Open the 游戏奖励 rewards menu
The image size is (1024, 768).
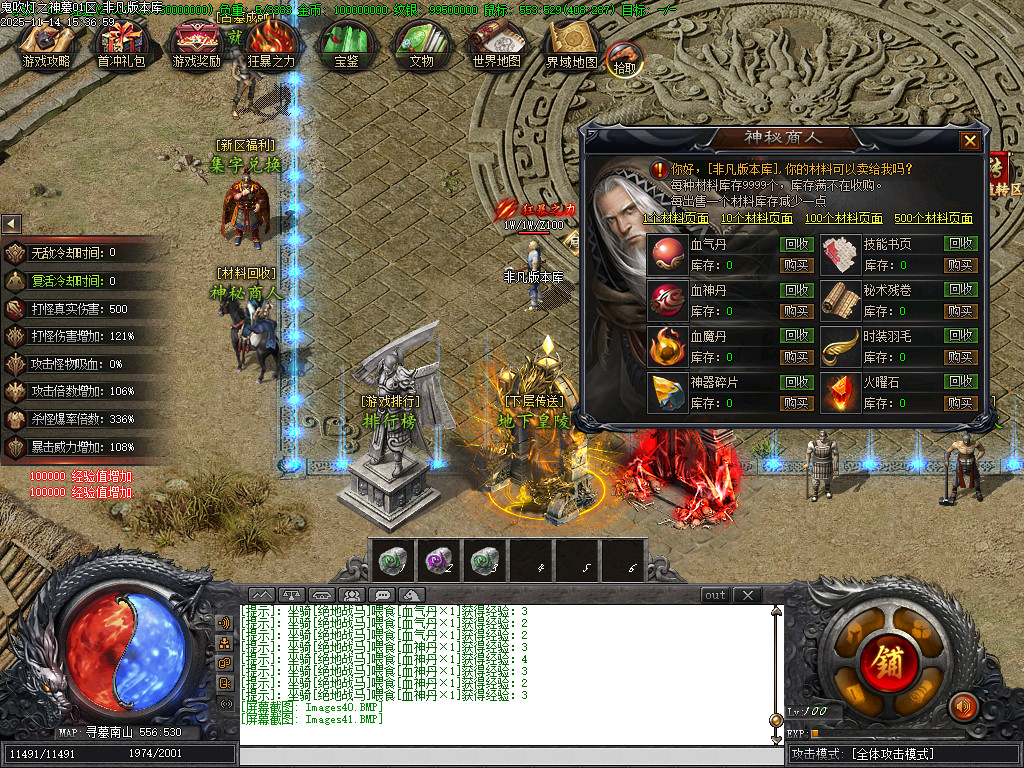196,44
